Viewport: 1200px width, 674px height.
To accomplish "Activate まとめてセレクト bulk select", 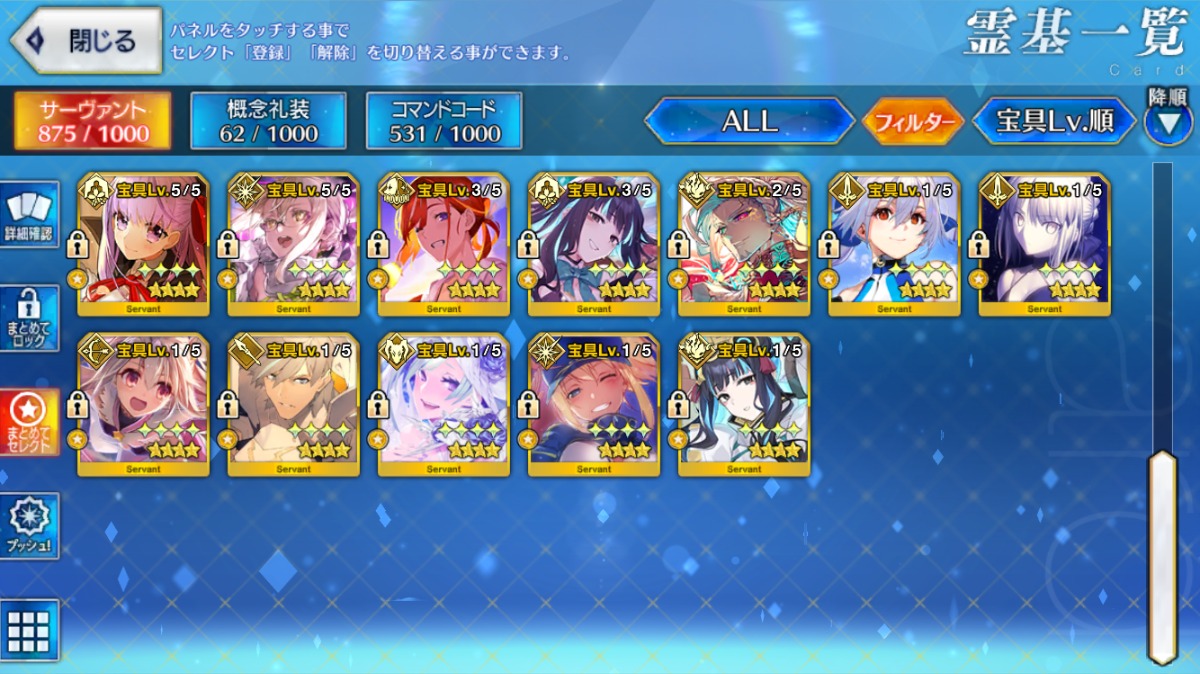I will click(29, 424).
